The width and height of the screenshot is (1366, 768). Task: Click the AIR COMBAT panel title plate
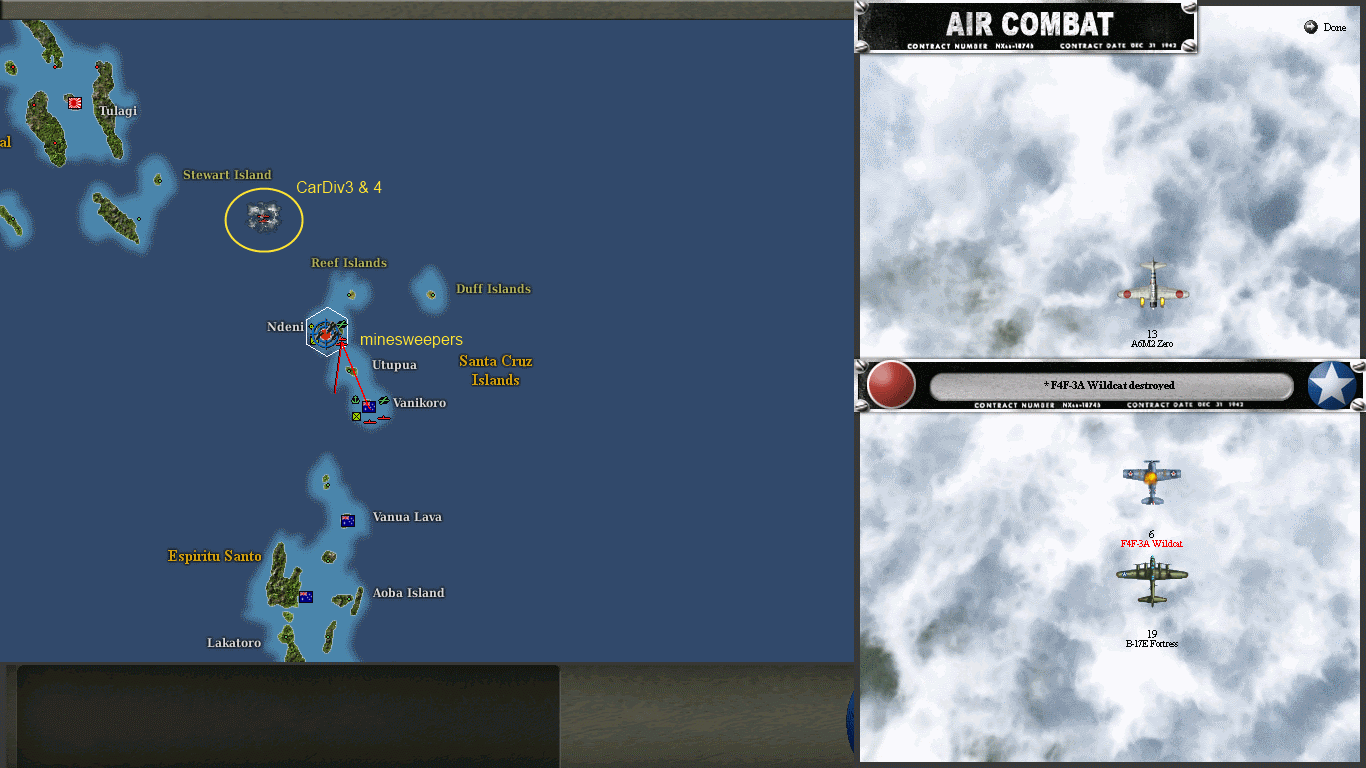click(1027, 25)
